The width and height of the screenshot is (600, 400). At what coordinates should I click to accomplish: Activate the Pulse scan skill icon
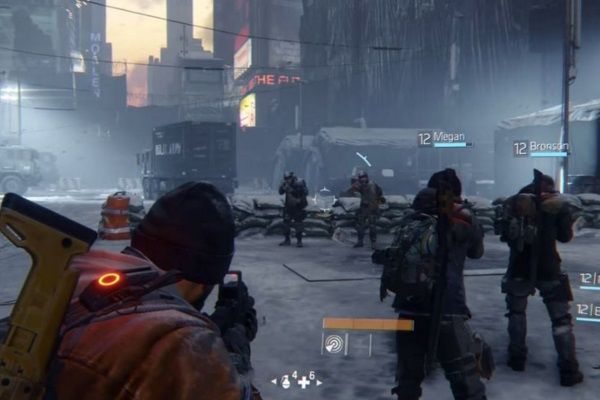point(333,343)
